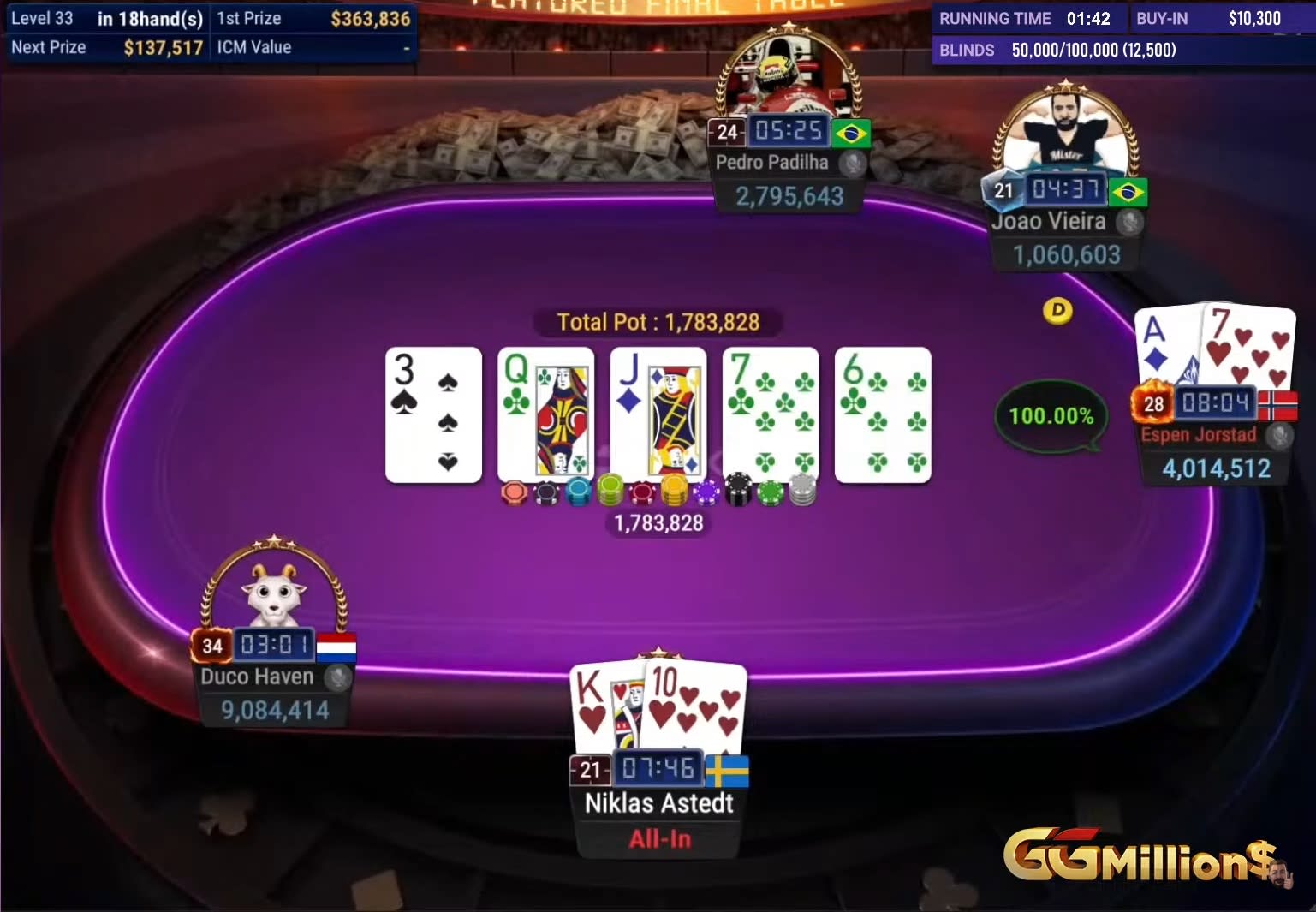Click the Brazilian flag beside Pedro Padilha's timer
This screenshot has height=912, width=1316.
point(851,132)
